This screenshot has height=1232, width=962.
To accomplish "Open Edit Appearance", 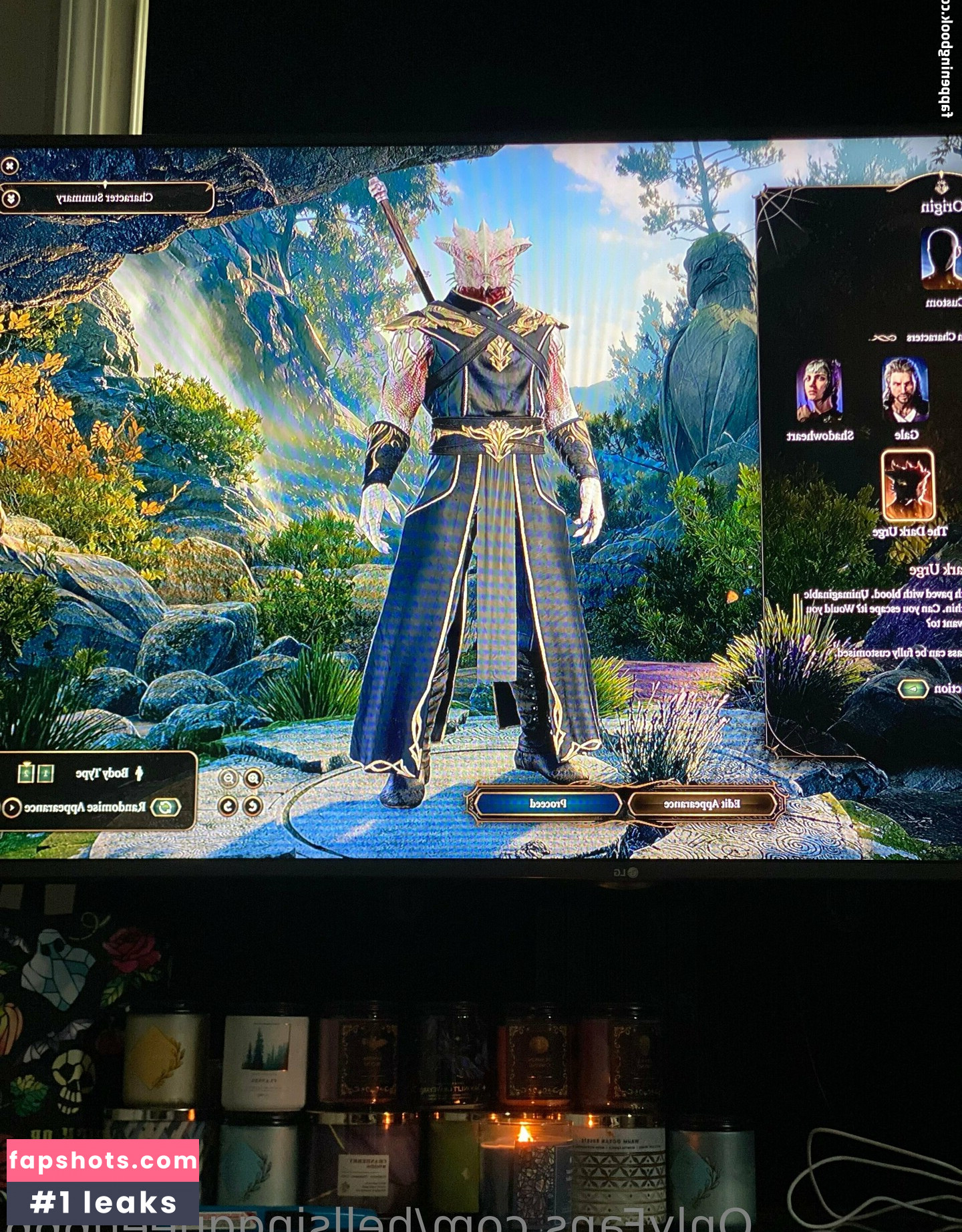I will click(701, 804).
